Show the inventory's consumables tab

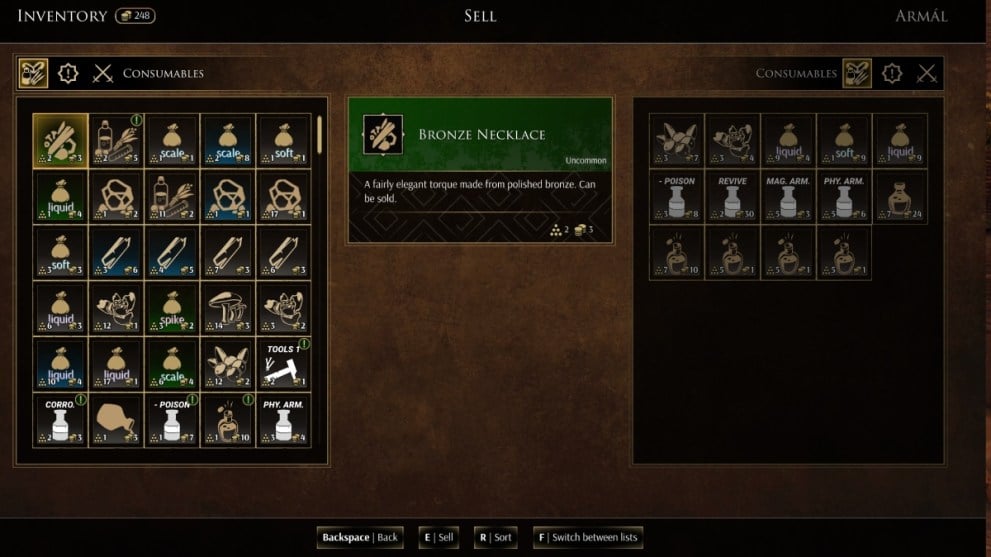click(x=32, y=73)
